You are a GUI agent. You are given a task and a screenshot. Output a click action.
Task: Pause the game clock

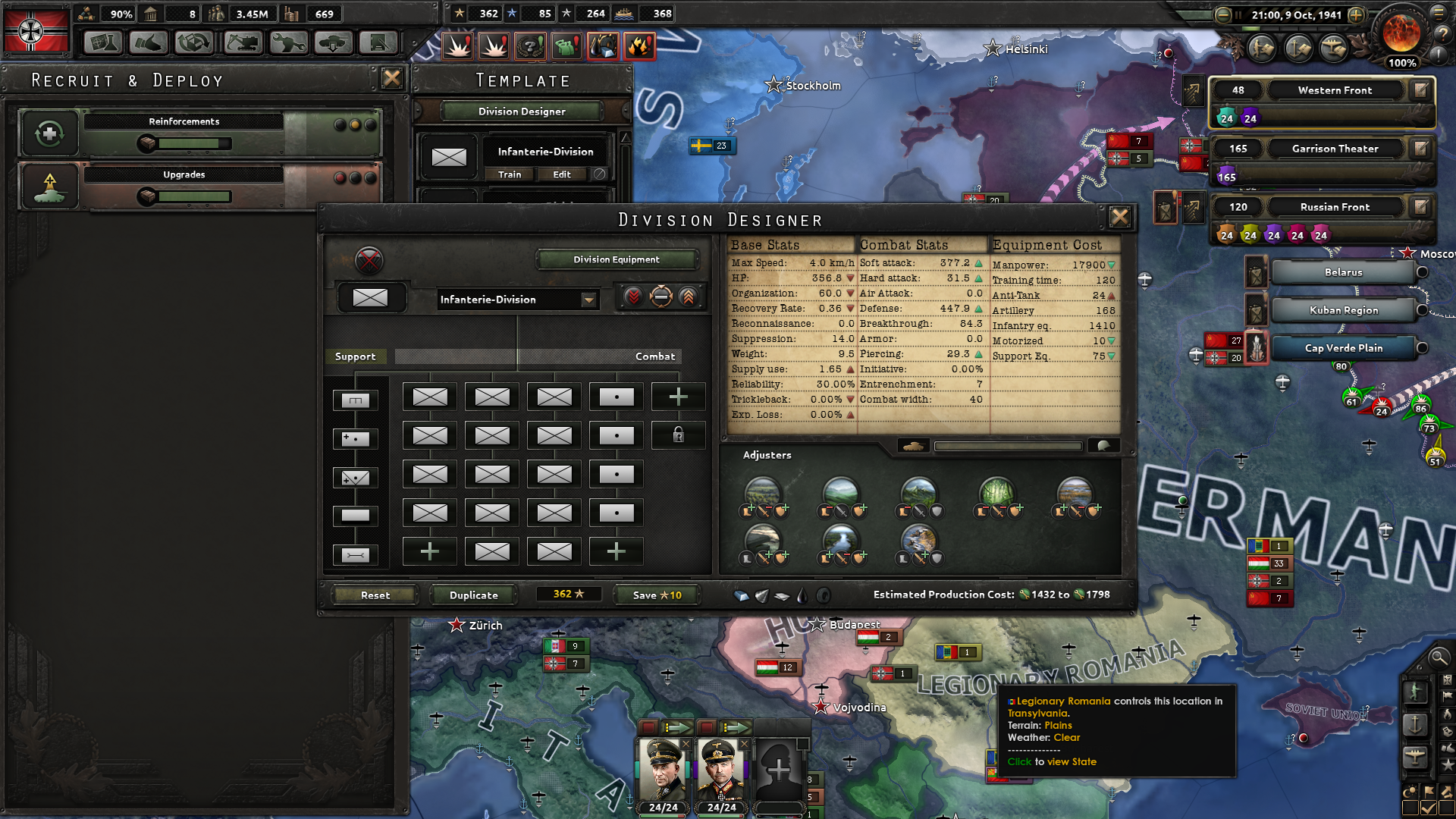(x=1239, y=14)
